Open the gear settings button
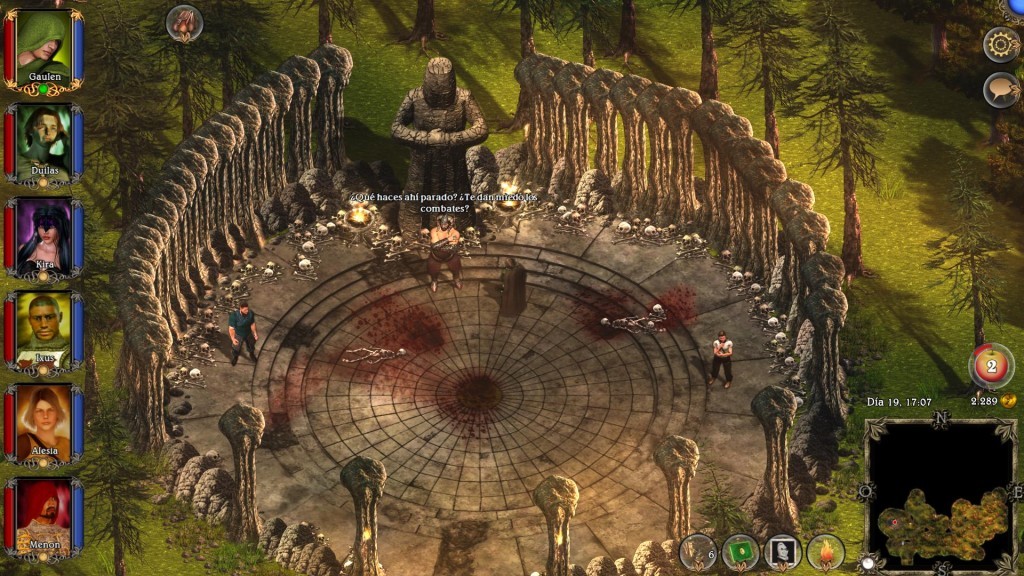 point(1001,44)
